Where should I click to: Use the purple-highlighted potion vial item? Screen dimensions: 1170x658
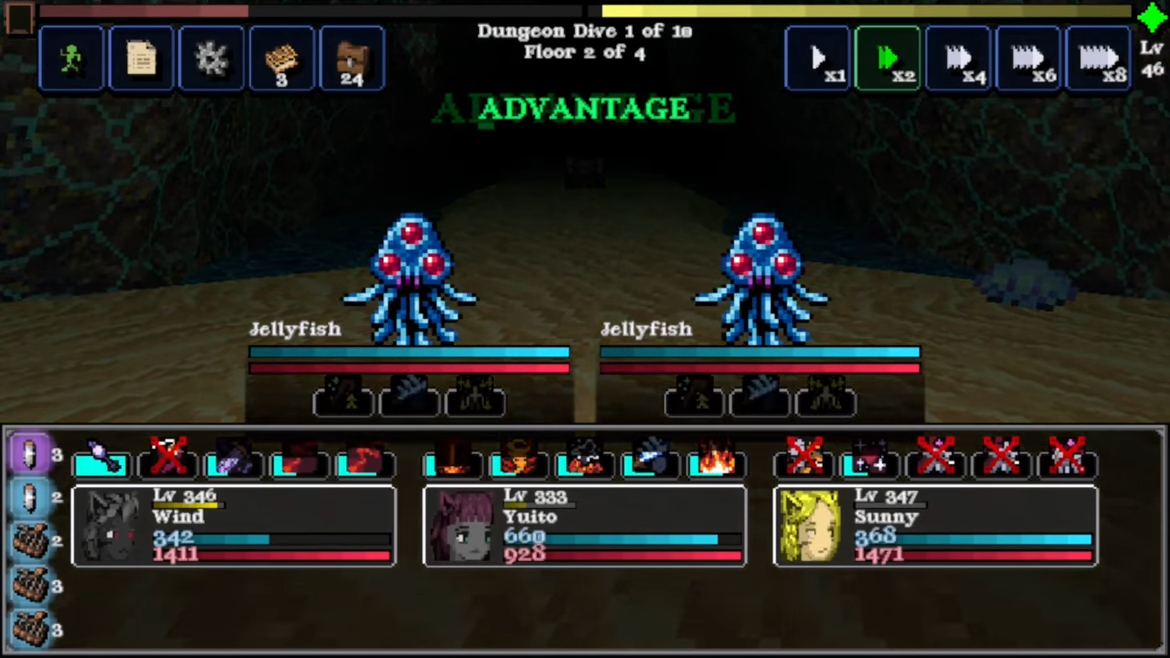tap(30, 454)
